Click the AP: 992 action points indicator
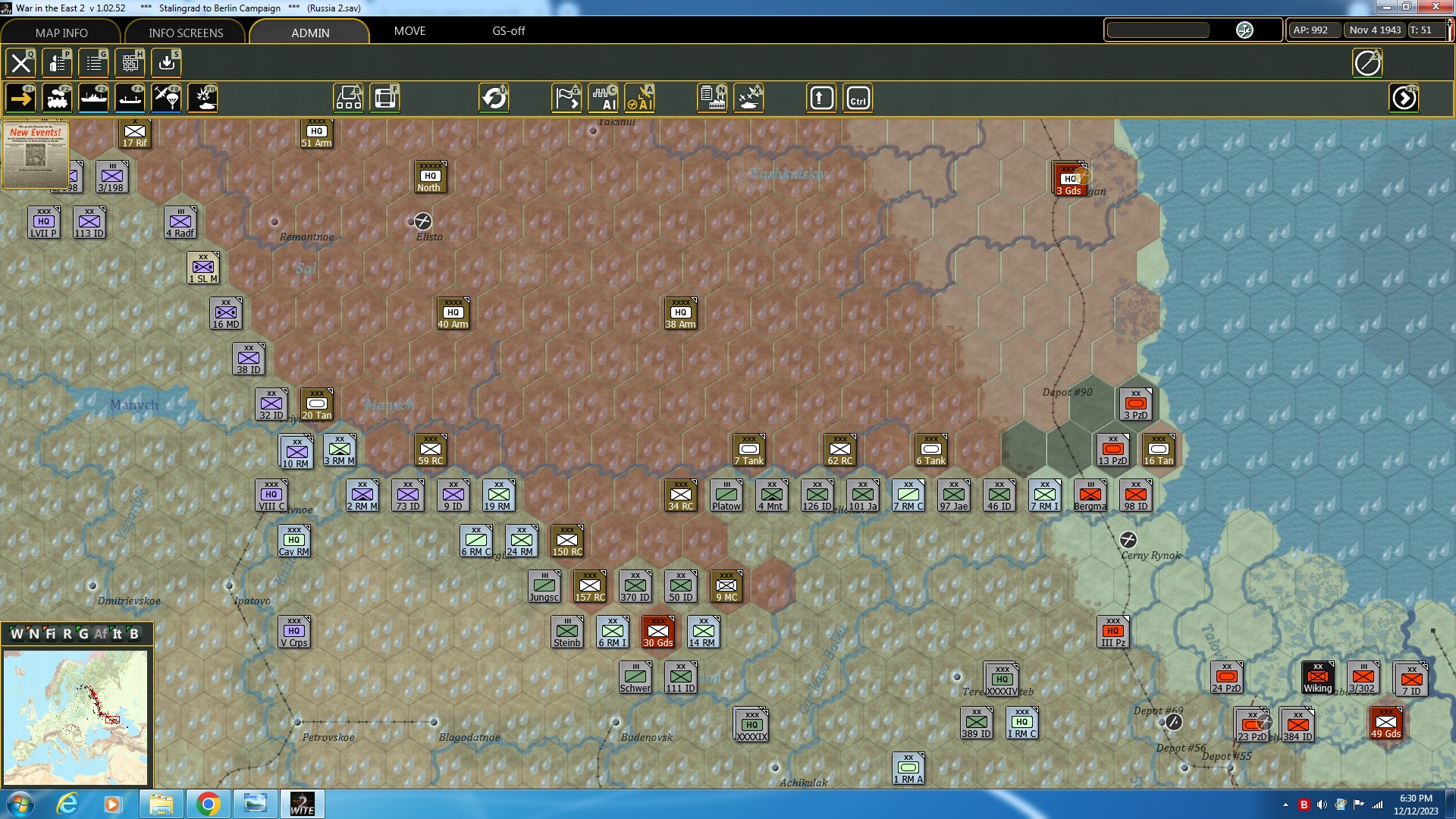Image resolution: width=1456 pixels, height=819 pixels. pyautogui.click(x=1313, y=30)
